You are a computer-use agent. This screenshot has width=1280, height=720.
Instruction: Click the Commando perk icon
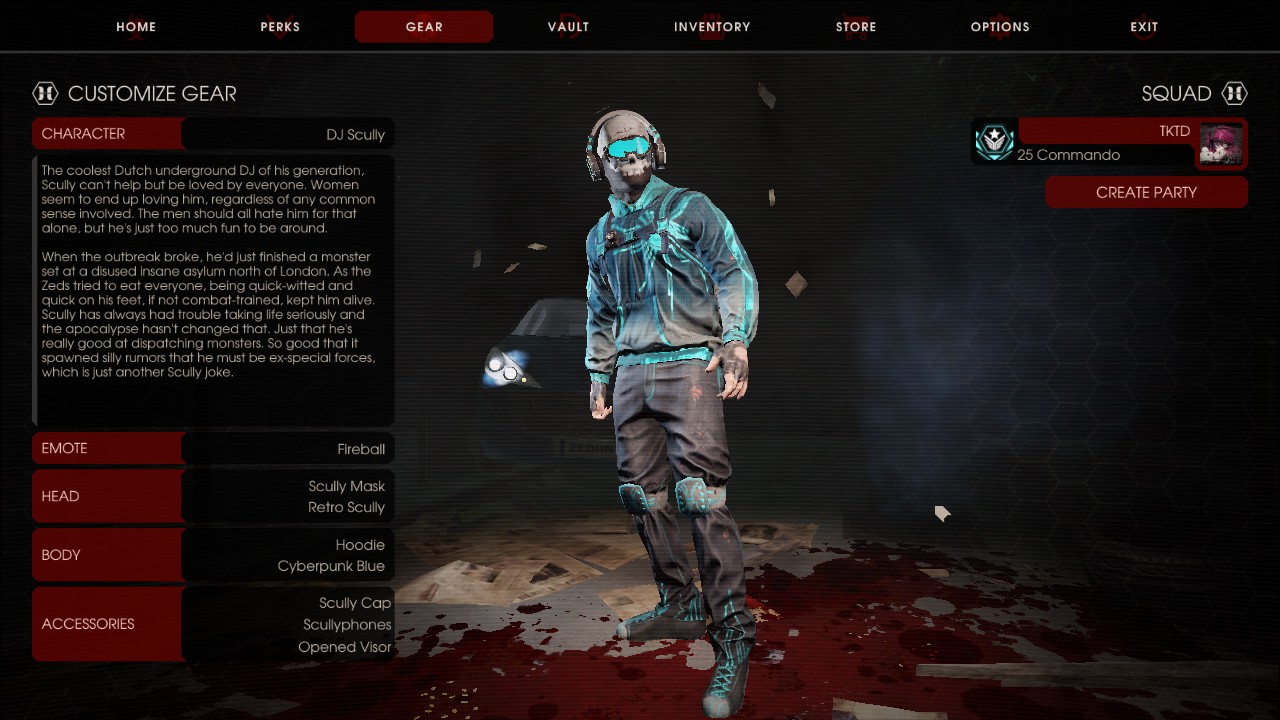[994, 142]
